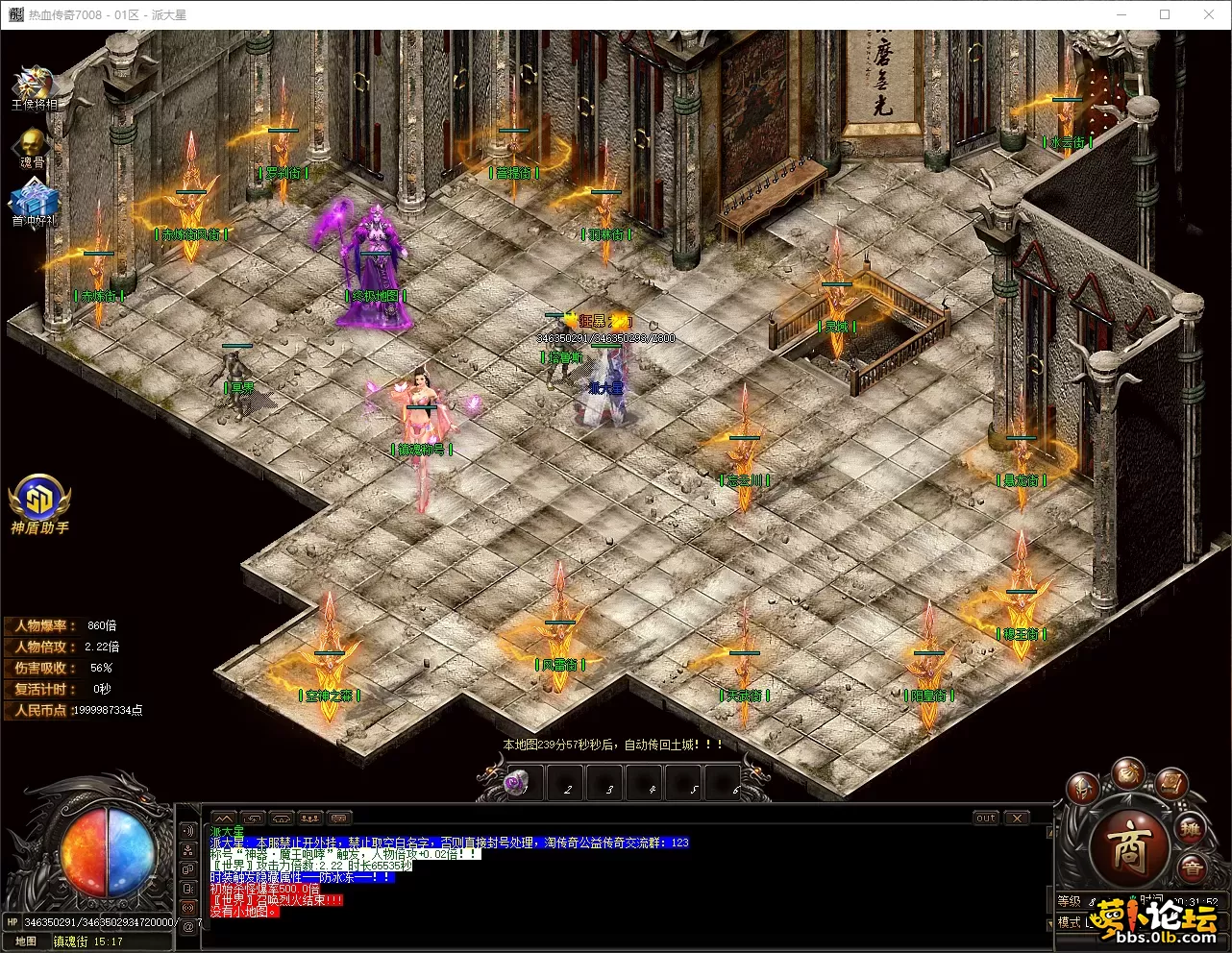Viewport: 1232px width, 953px height.
Task: Claim the 首冲好礼 blue gift box
Action: click(x=34, y=202)
